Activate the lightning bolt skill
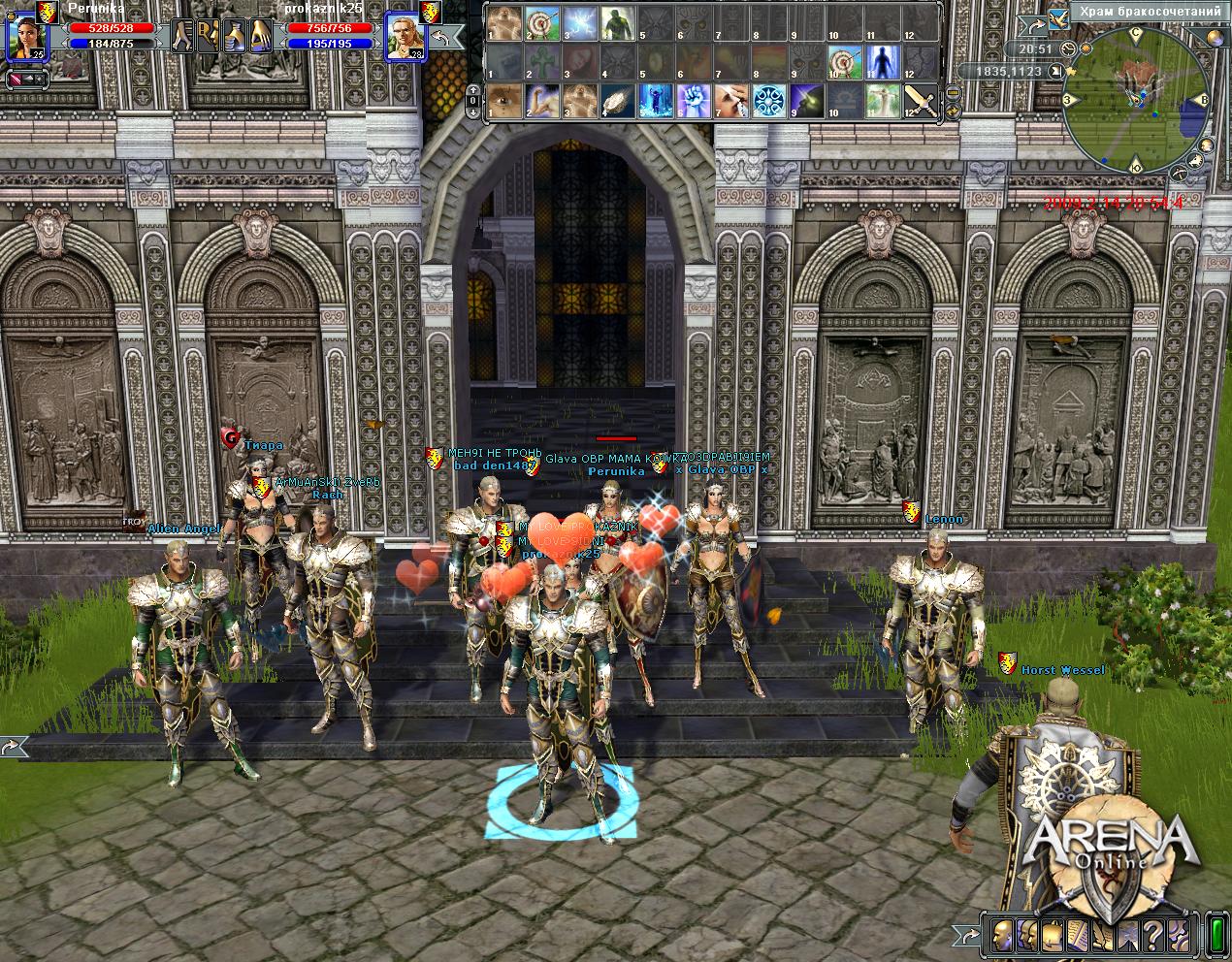 [x=578, y=23]
